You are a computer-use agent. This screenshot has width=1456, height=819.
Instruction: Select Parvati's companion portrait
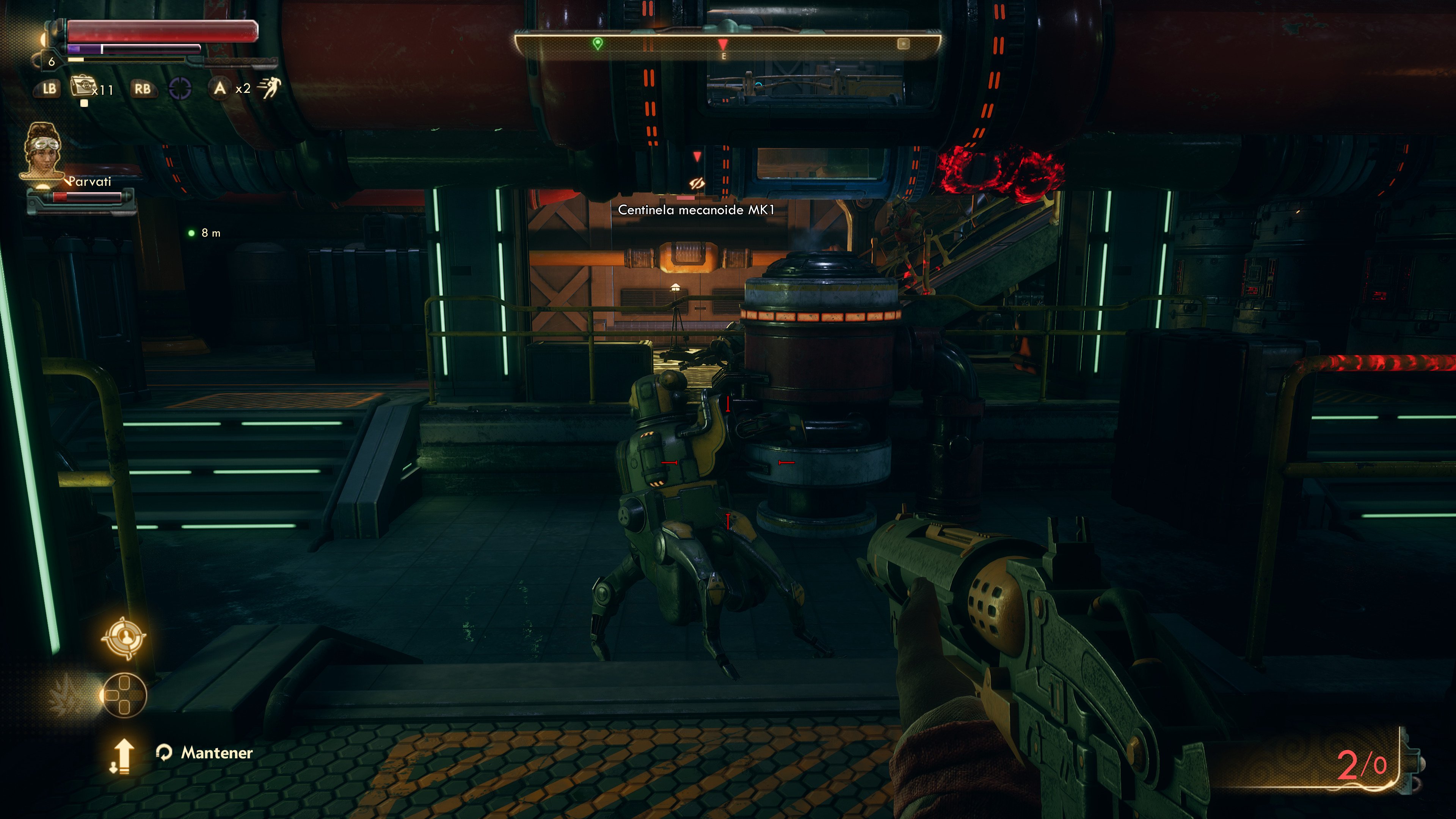click(x=42, y=151)
